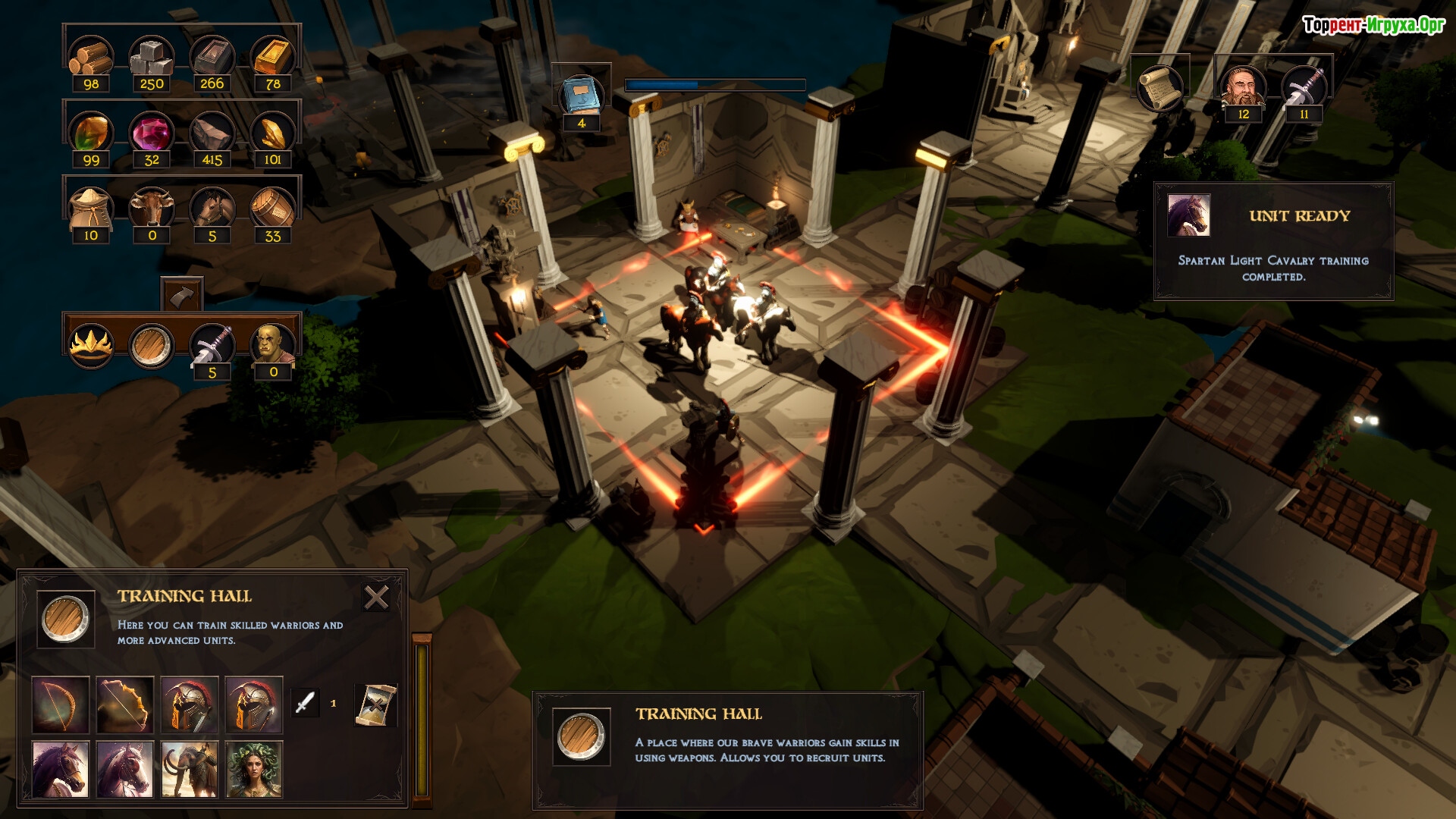
Task: Open the scroll icon in top right
Action: point(1159,88)
